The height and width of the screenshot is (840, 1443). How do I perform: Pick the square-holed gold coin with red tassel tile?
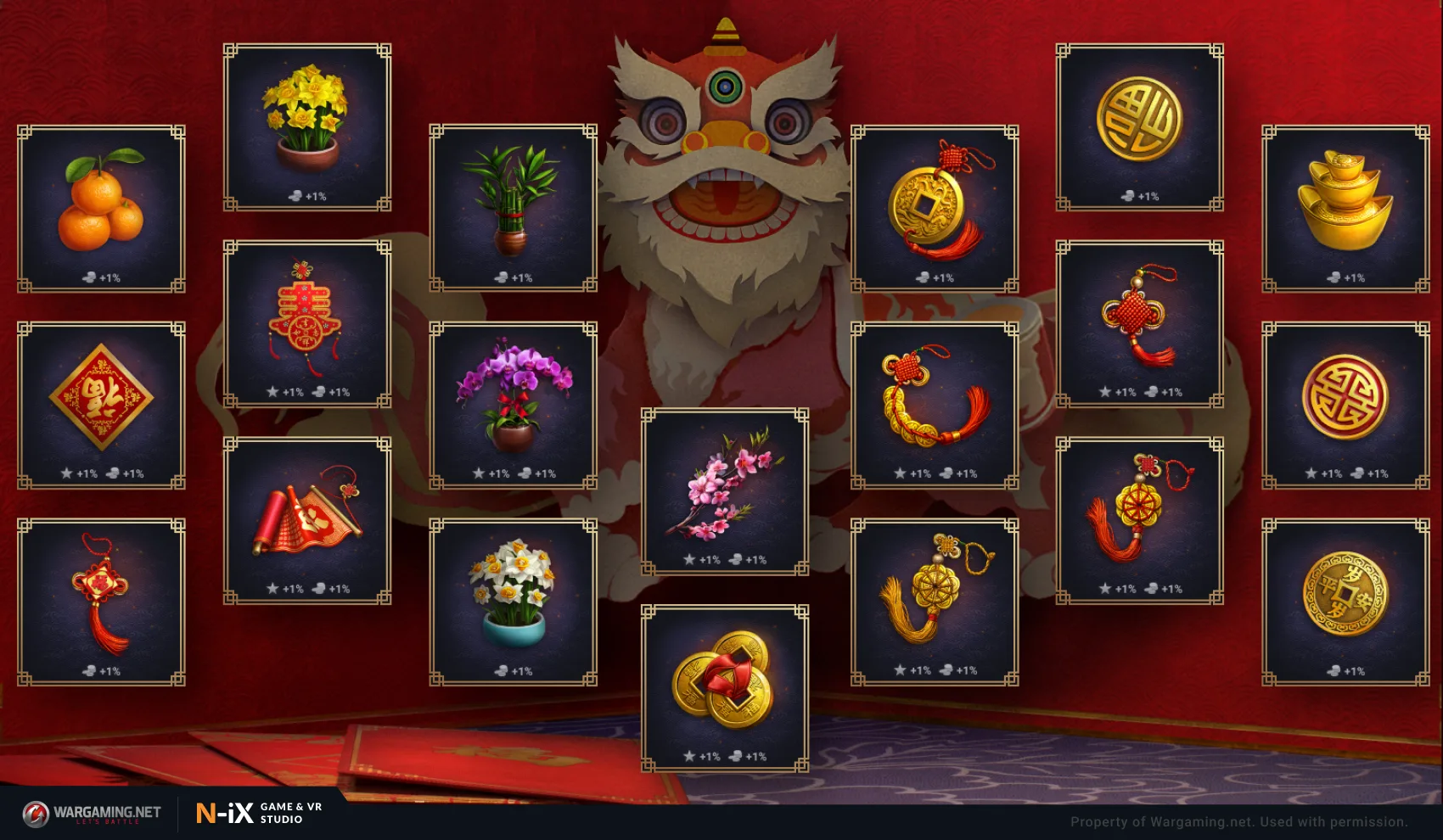[935, 209]
